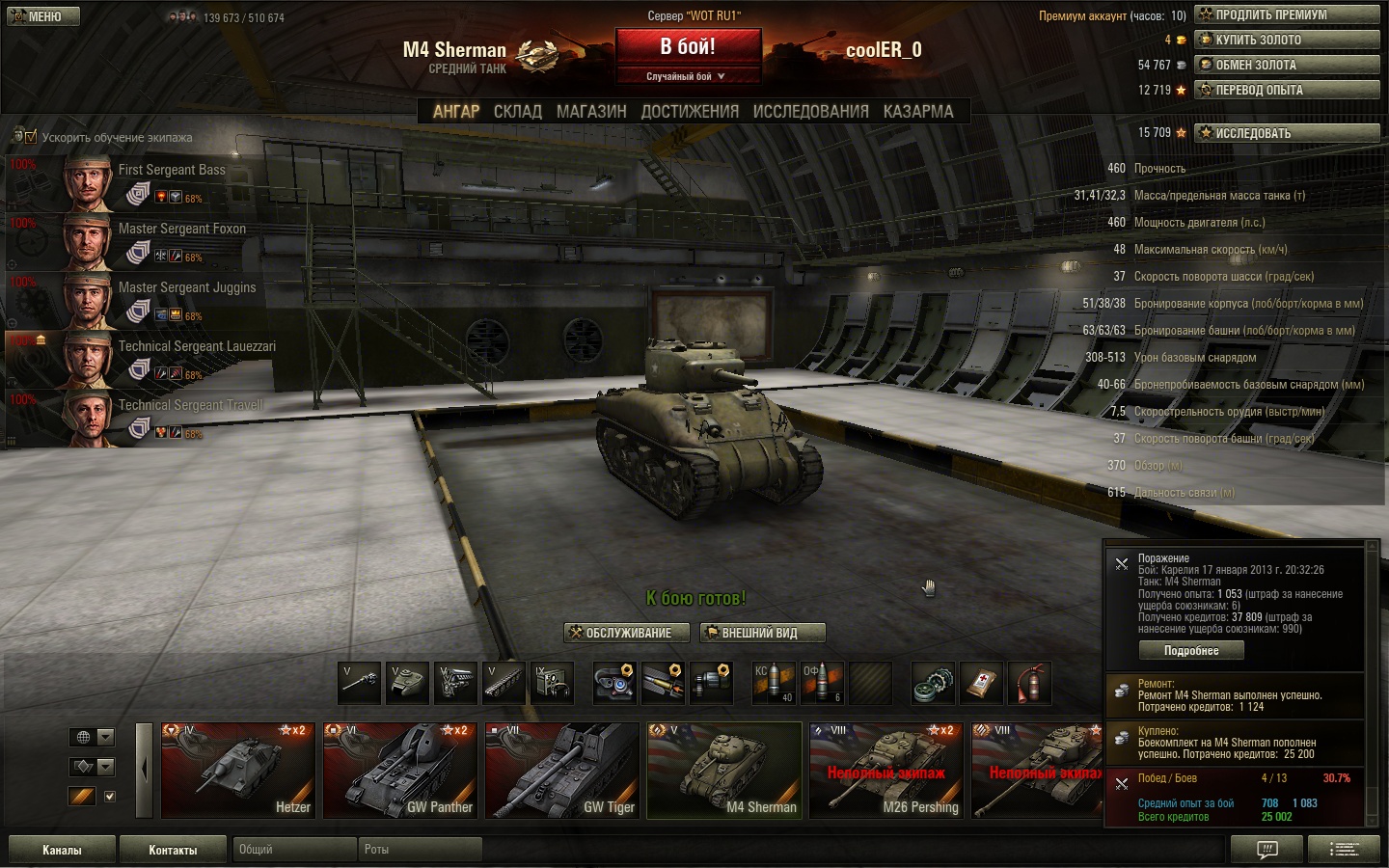Toggle accelerate crew training checkbox
This screenshot has width=1389, height=868.
(x=31, y=137)
